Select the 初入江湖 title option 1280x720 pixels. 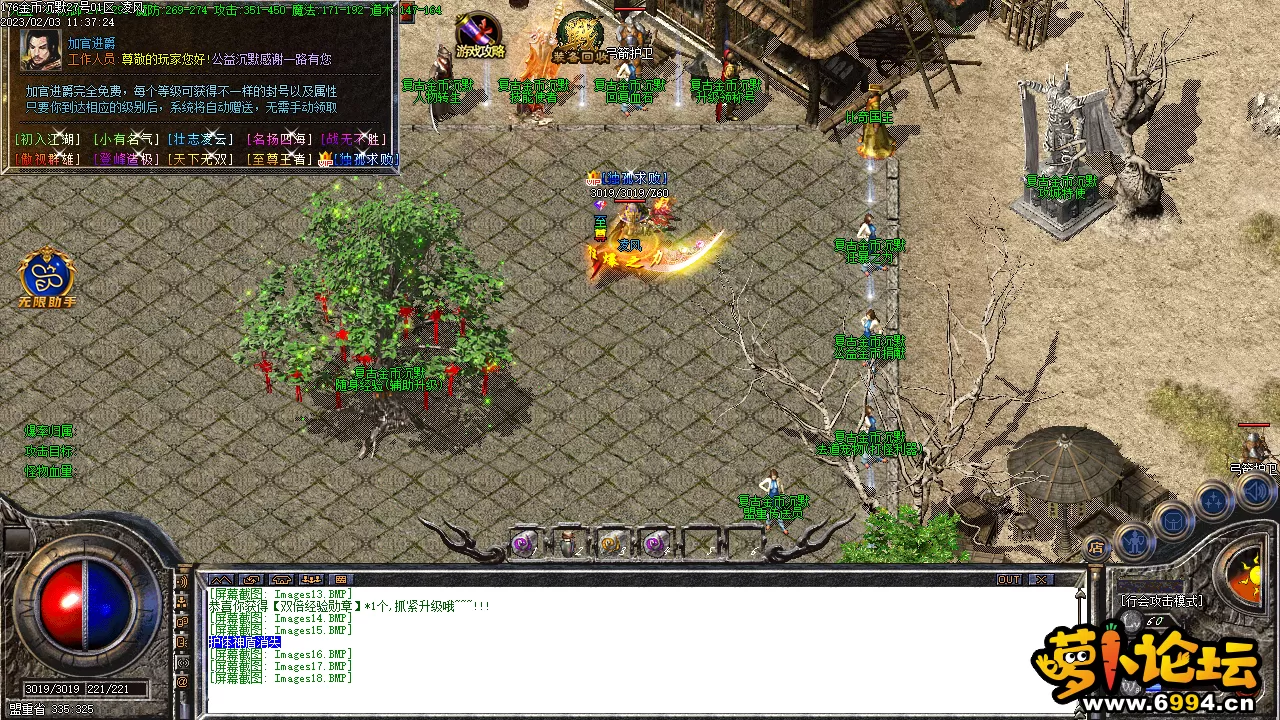(x=49, y=140)
